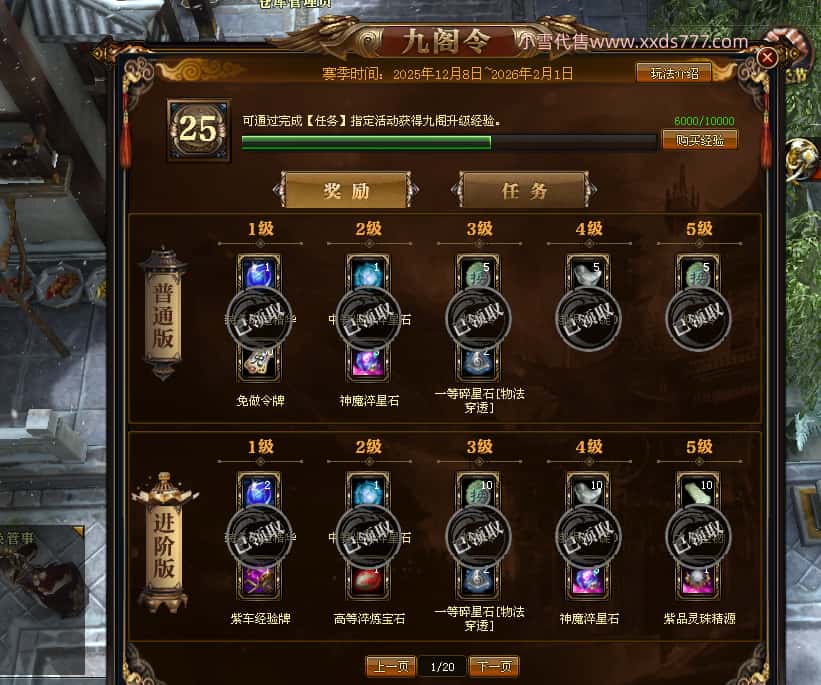The width and height of the screenshot is (821, 685).
Task: Select the 普通版 神魔淬星石 reward icon
Action: pos(369,362)
